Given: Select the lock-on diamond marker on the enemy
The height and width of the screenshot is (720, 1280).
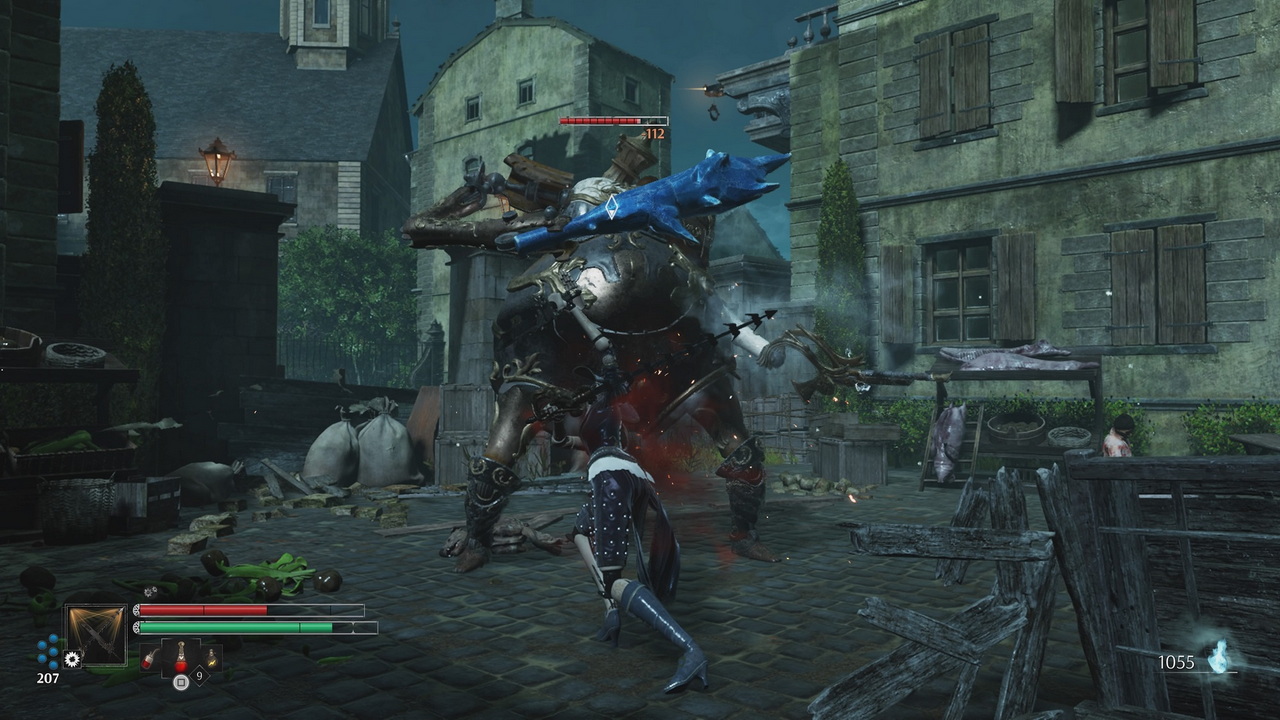Looking at the screenshot, I should 611,207.
